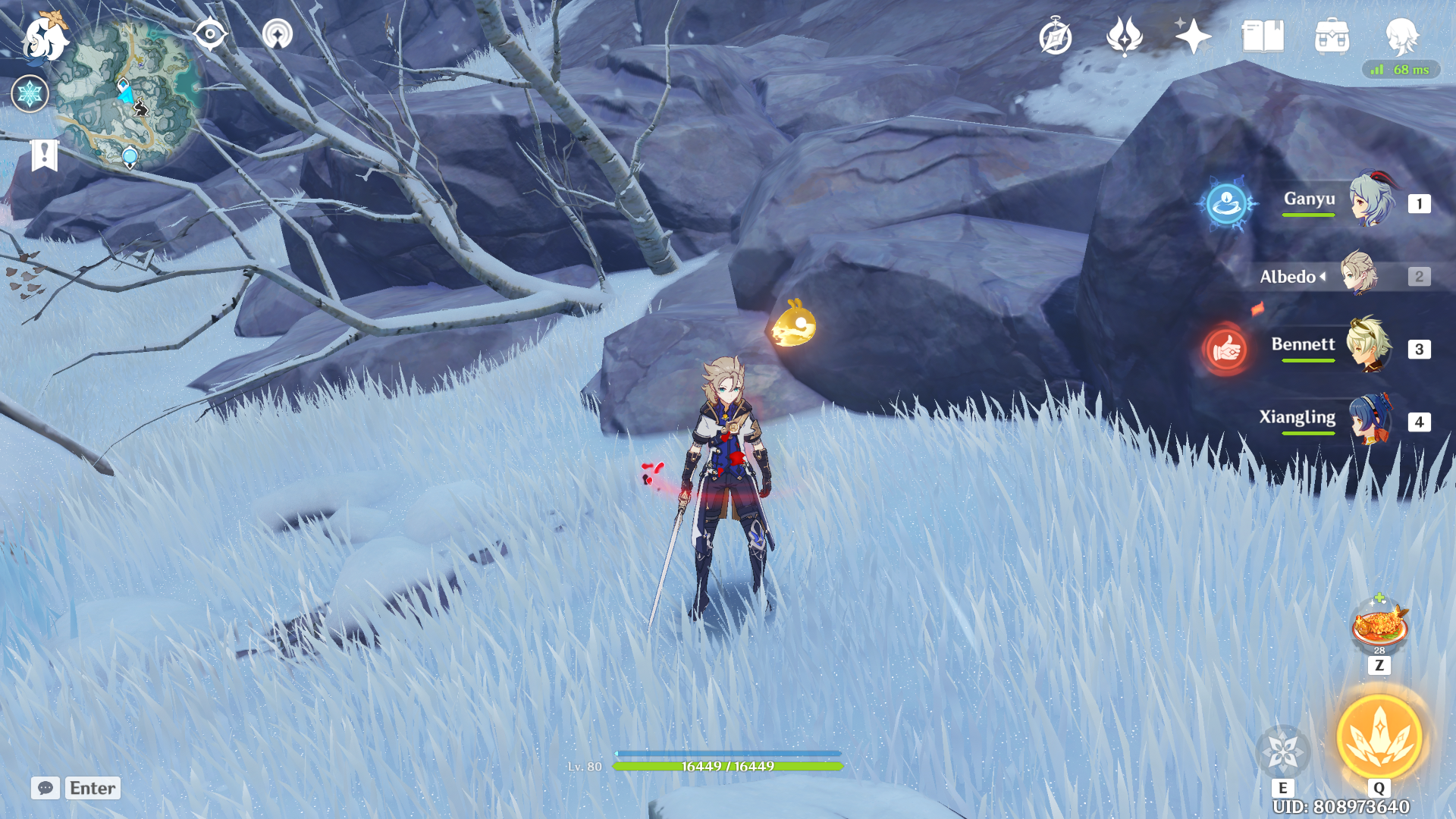Open the Events flame-winged icon
Viewport: 1456px width, 819px height.
[x=1124, y=36]
